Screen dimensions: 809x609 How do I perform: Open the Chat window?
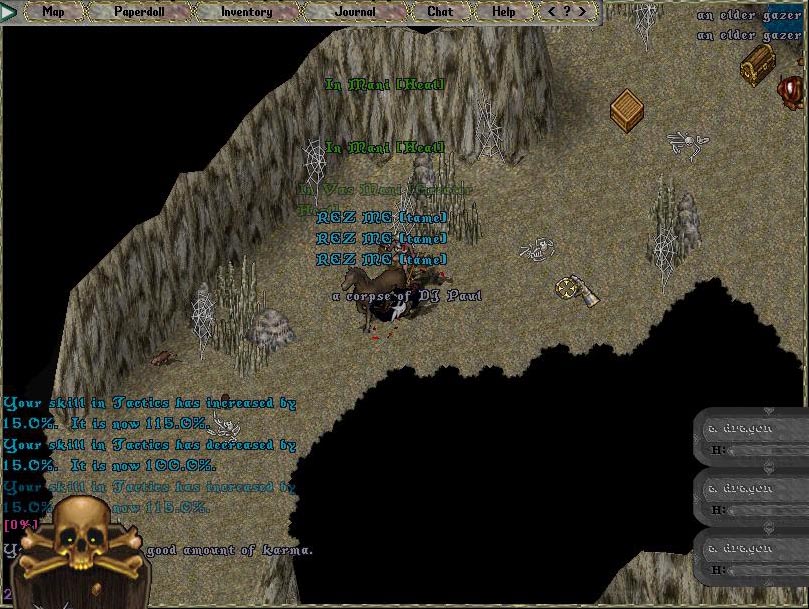coord(440,12)
